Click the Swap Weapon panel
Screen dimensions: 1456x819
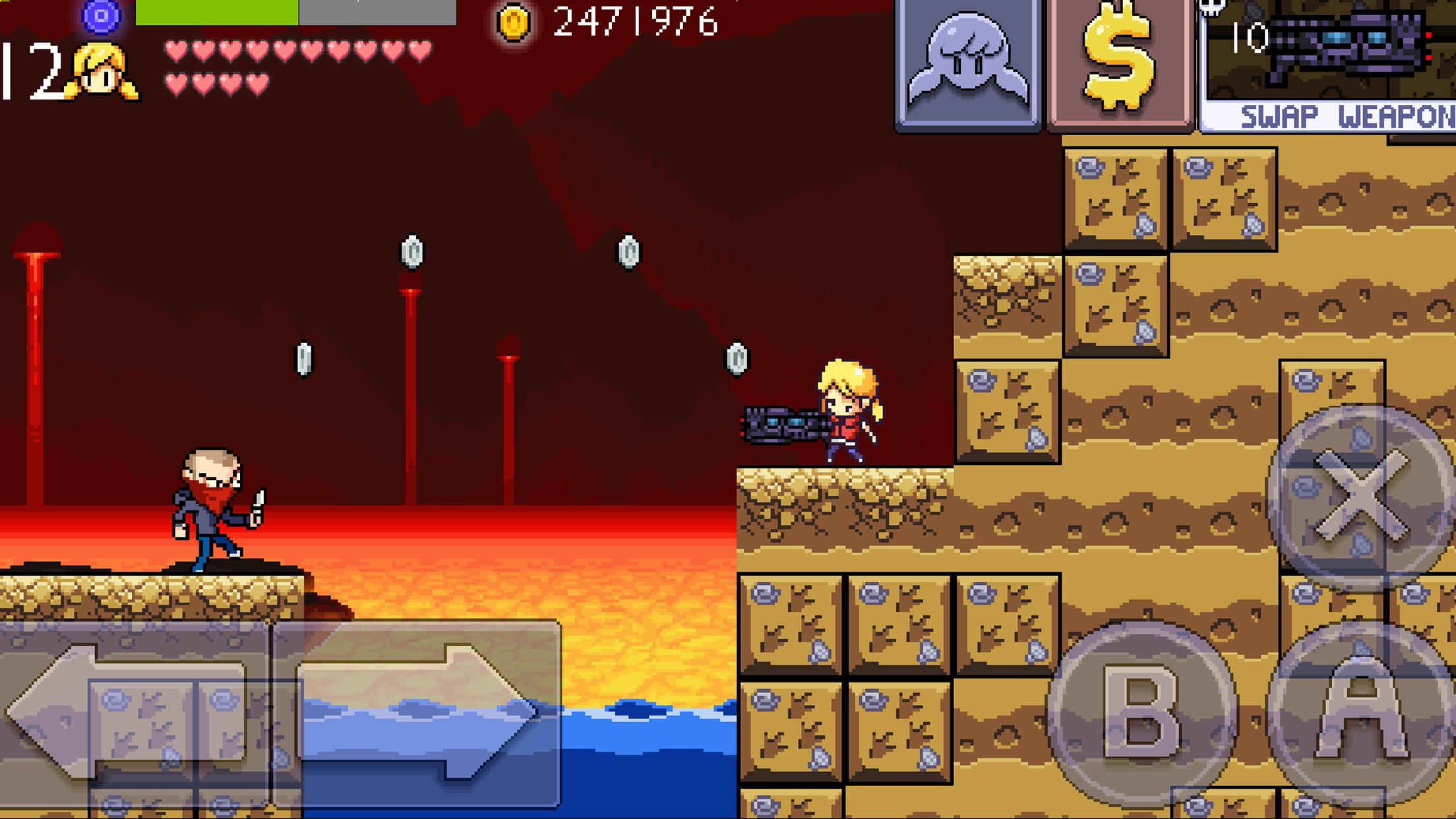point(1329,66)
